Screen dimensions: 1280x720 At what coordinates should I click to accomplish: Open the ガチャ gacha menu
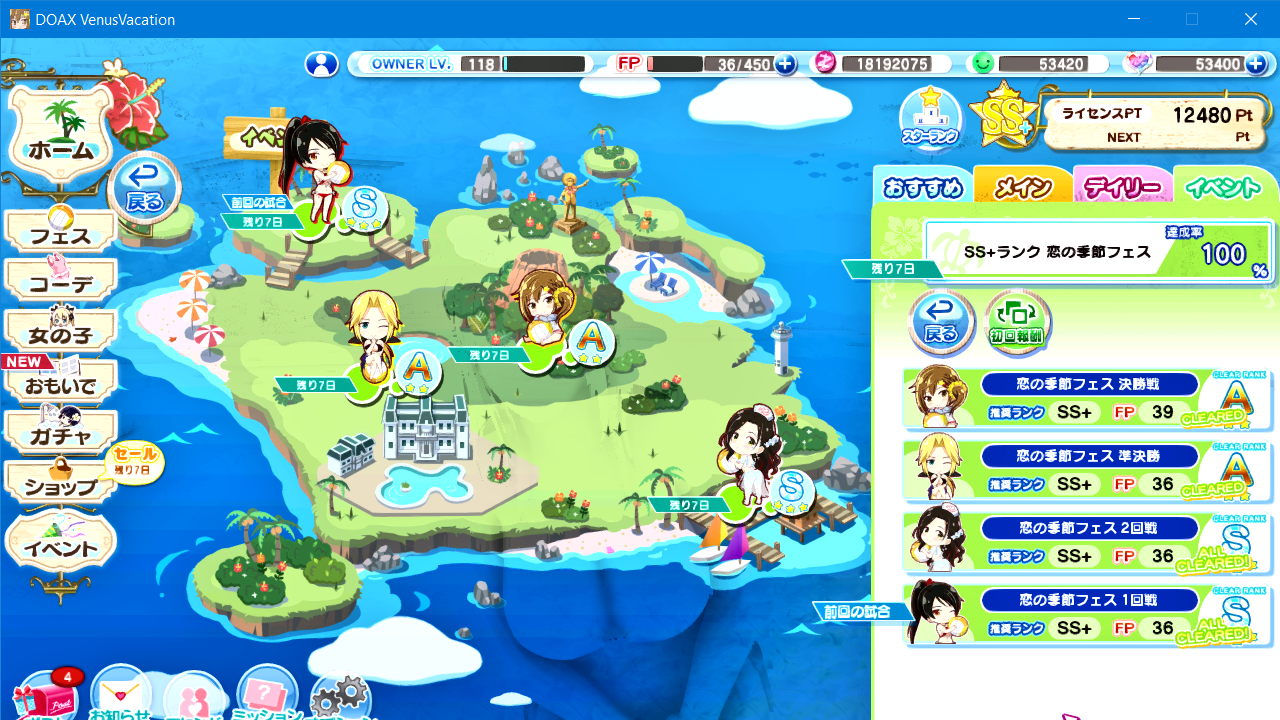click(61, 435)
